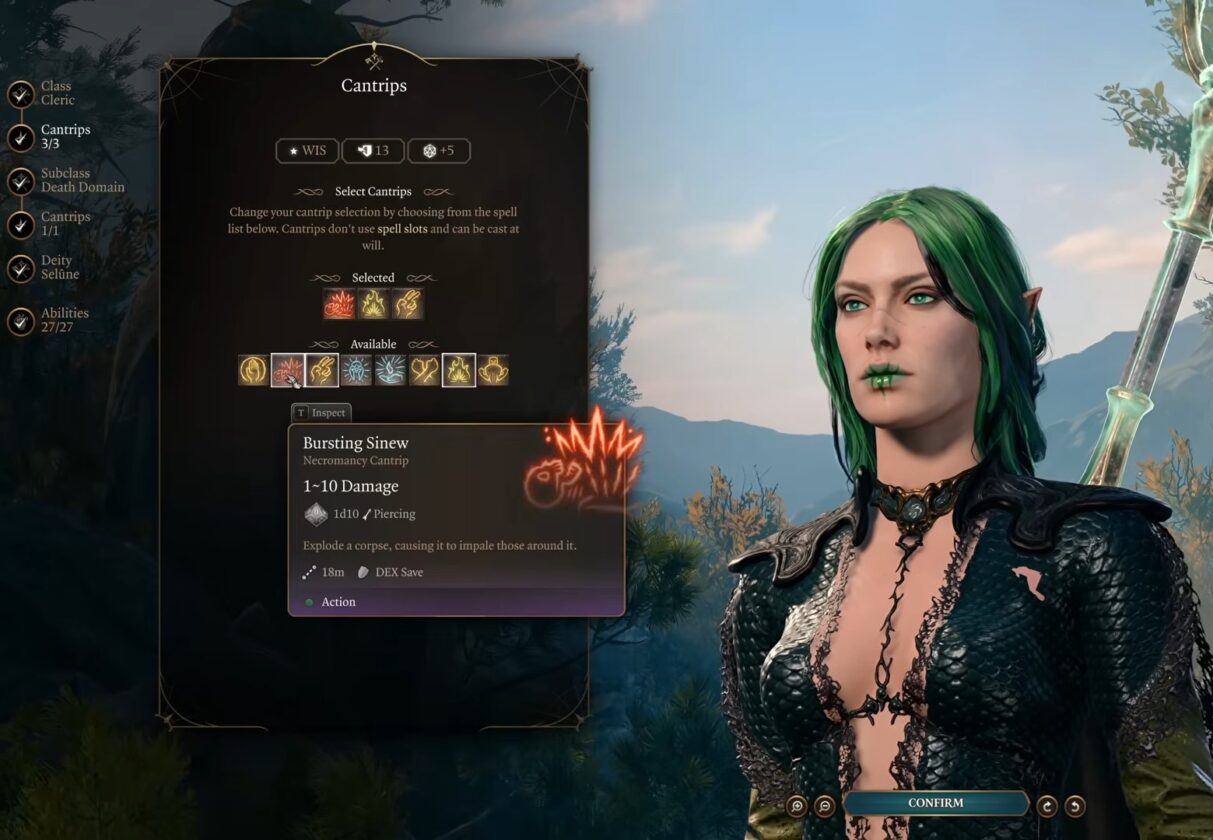The image size is (1213, 840).
Task: Zoom out from the character
Action: (x=825, y=805)
